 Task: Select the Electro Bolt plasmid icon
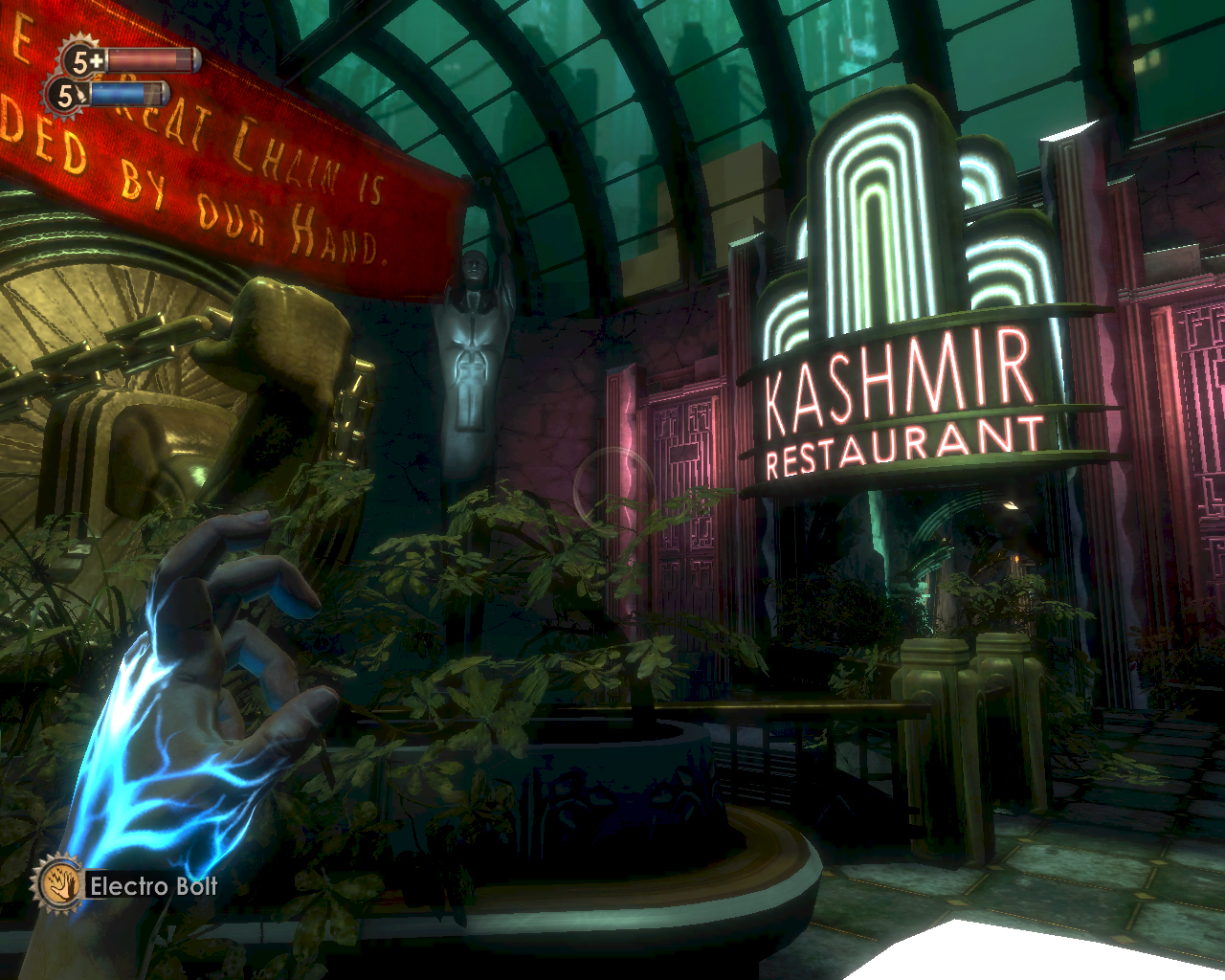(x=58, y=884)
